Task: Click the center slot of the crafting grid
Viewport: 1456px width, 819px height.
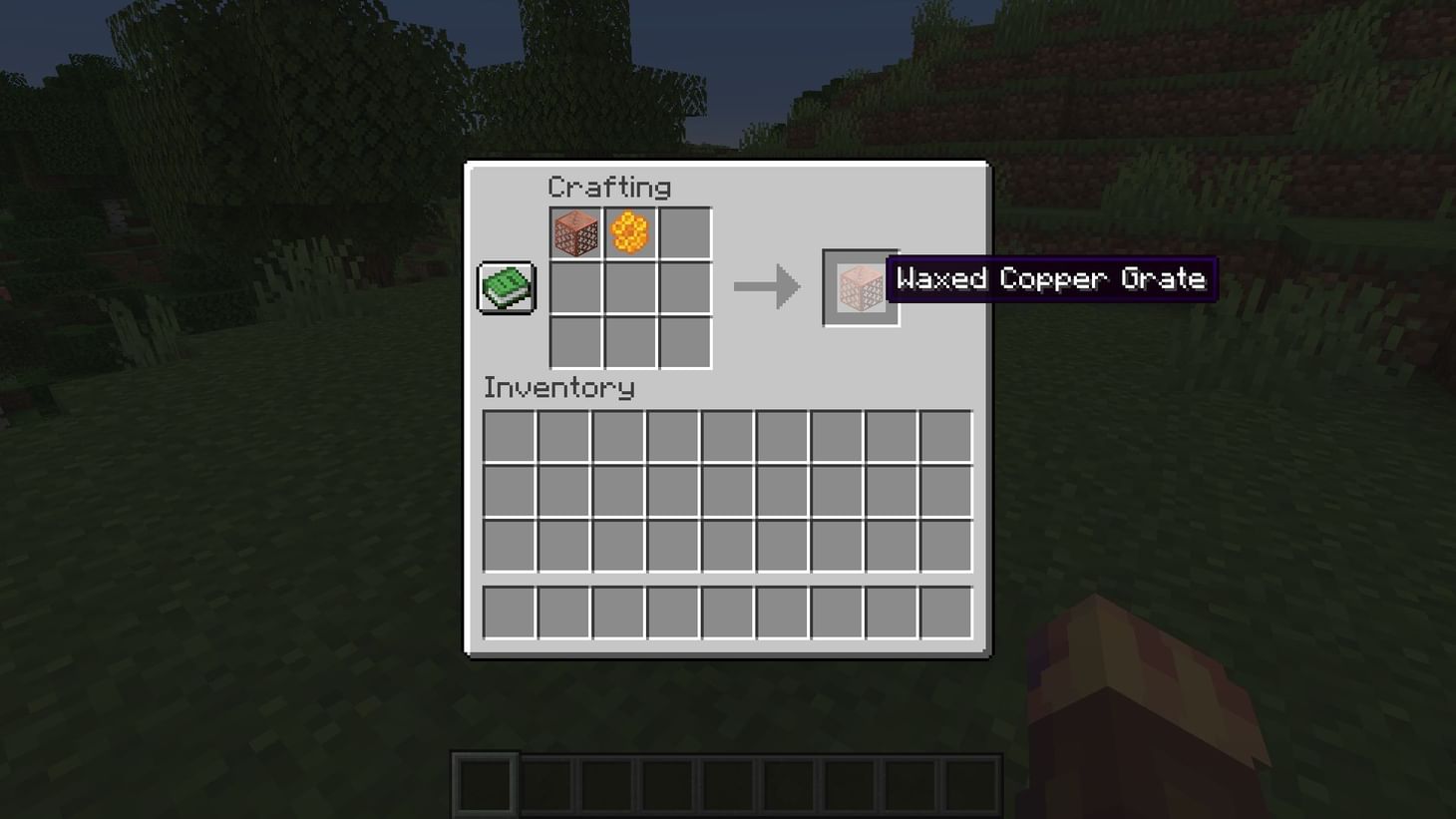Action: coord(630,287)
